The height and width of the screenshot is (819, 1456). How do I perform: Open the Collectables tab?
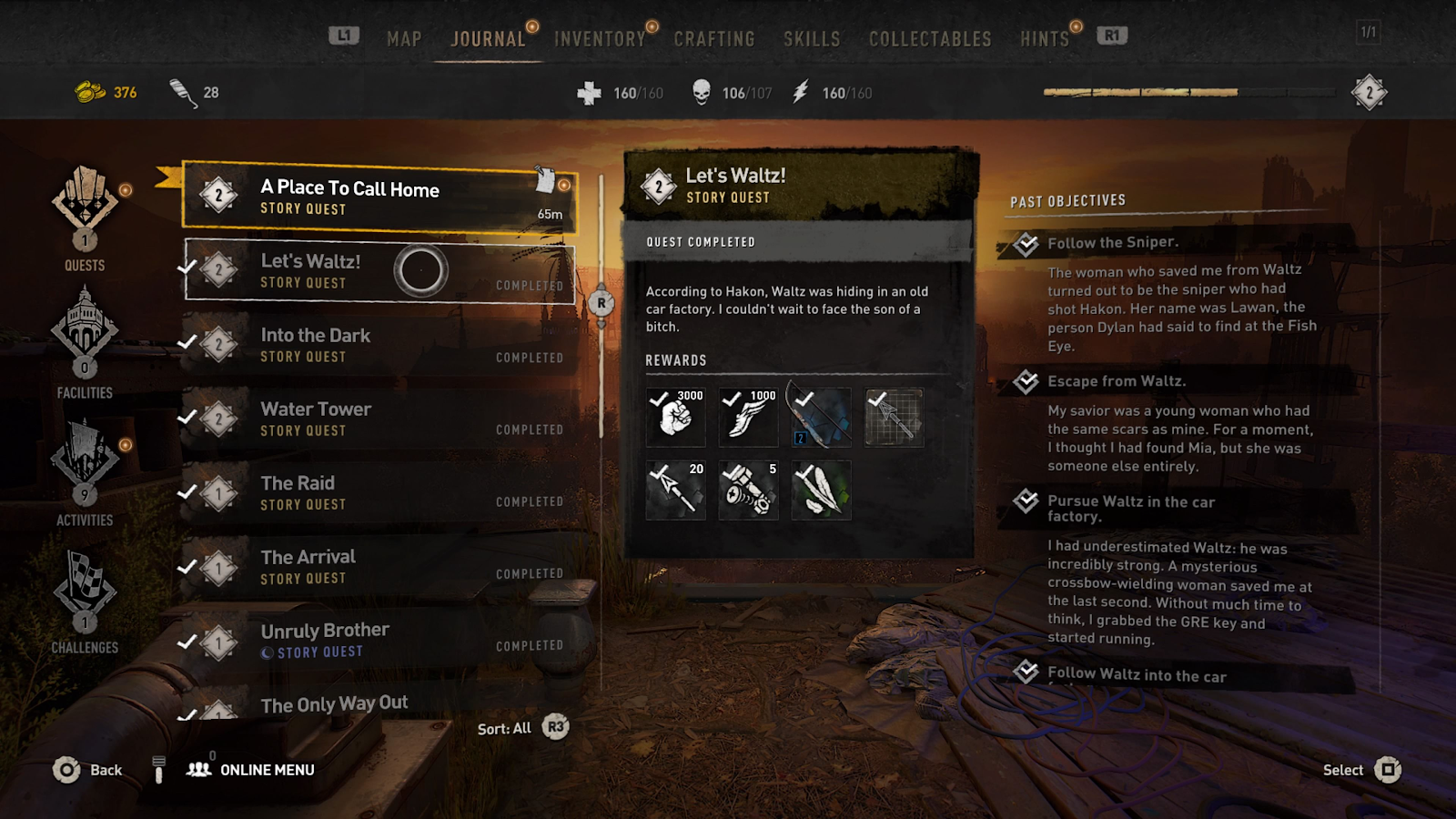(930, 39)
